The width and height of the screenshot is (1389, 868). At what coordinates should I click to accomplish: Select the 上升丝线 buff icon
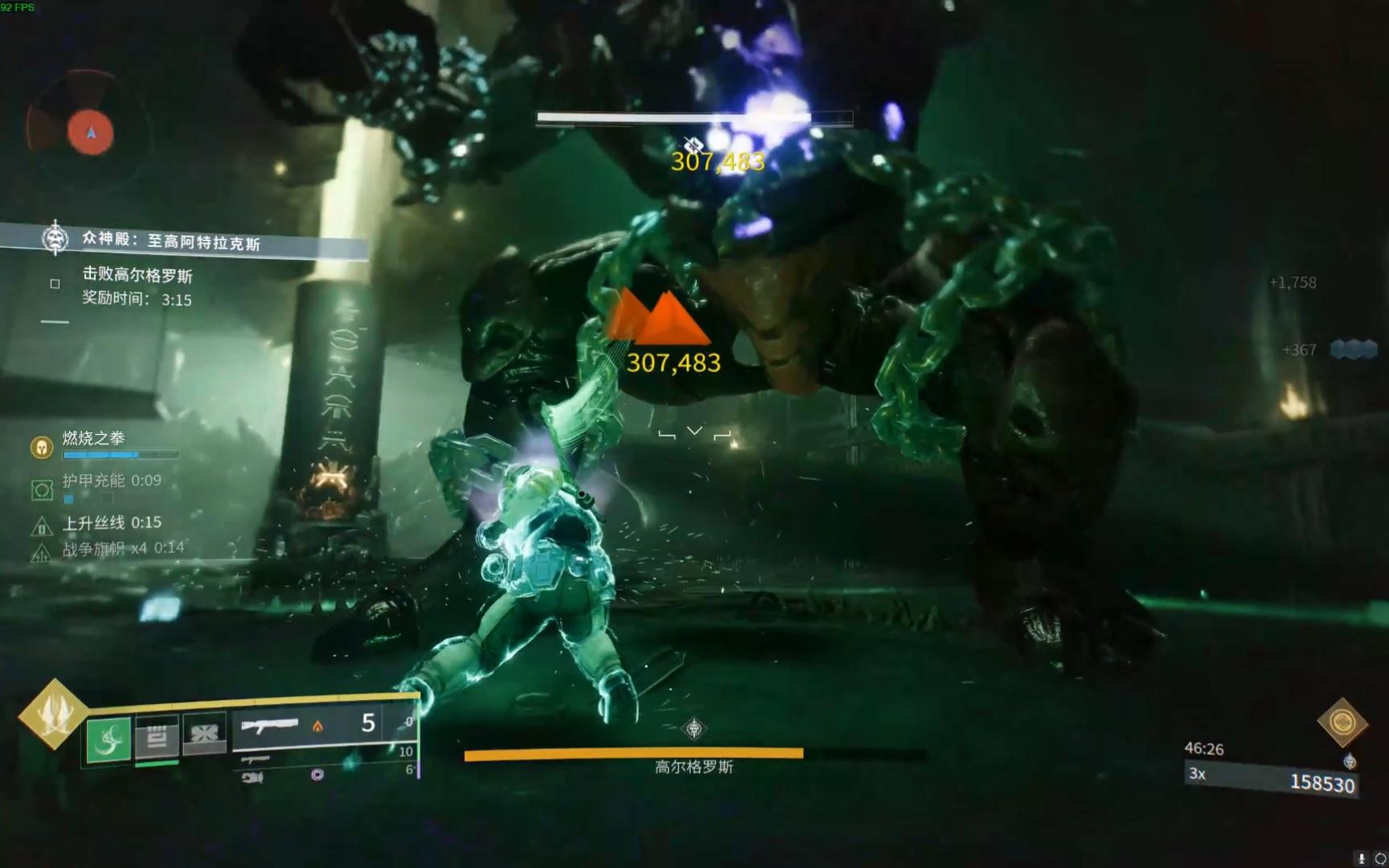coord(42,527)
